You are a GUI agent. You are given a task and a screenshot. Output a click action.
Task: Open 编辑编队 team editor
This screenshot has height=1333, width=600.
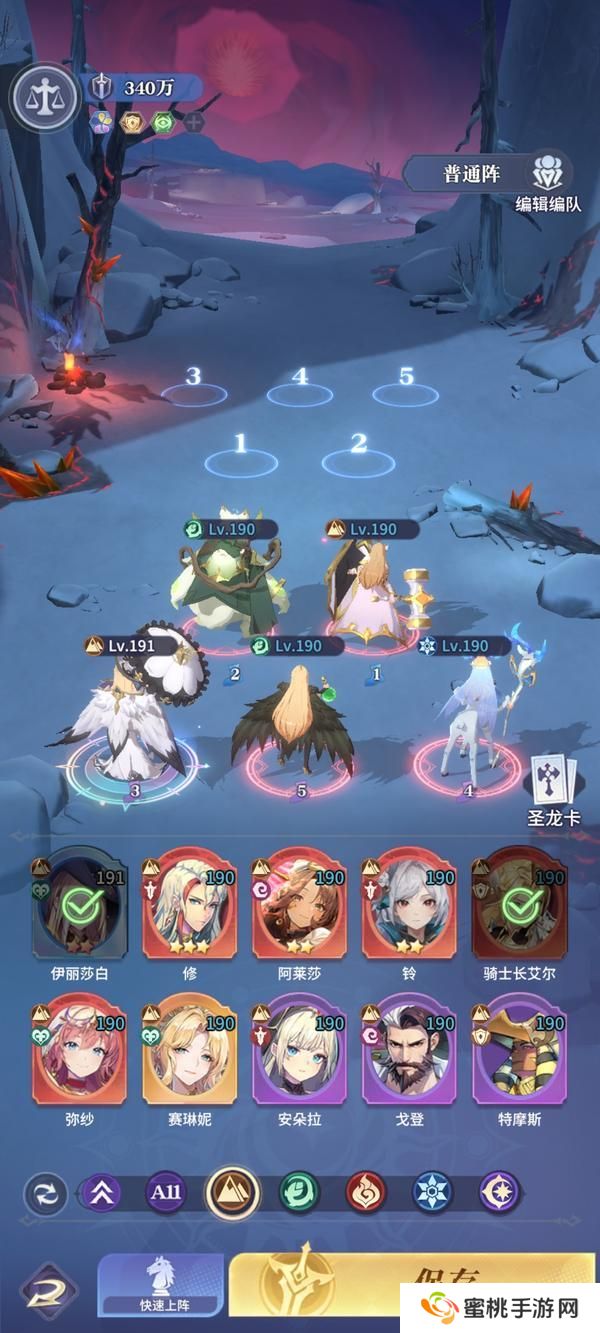tap(547, 181)
